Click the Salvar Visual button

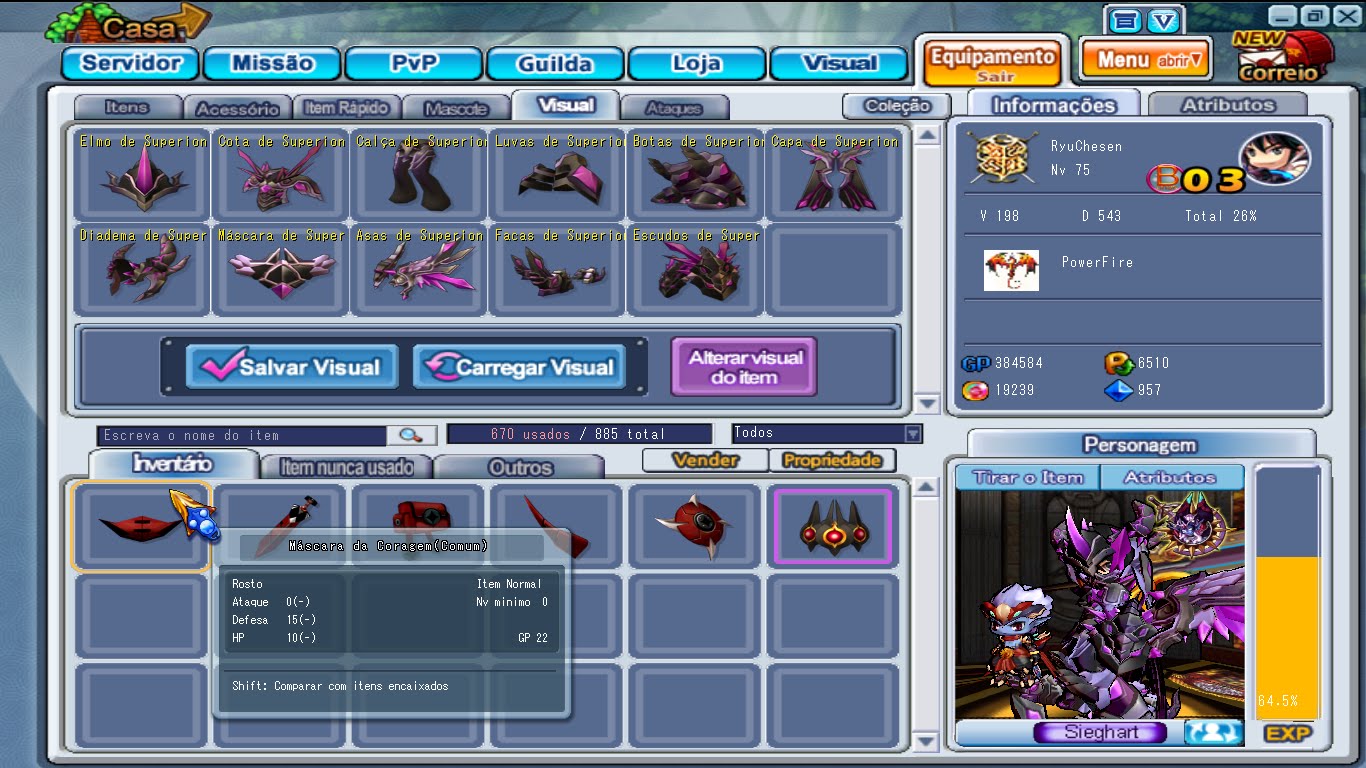(x=290, y=366)
